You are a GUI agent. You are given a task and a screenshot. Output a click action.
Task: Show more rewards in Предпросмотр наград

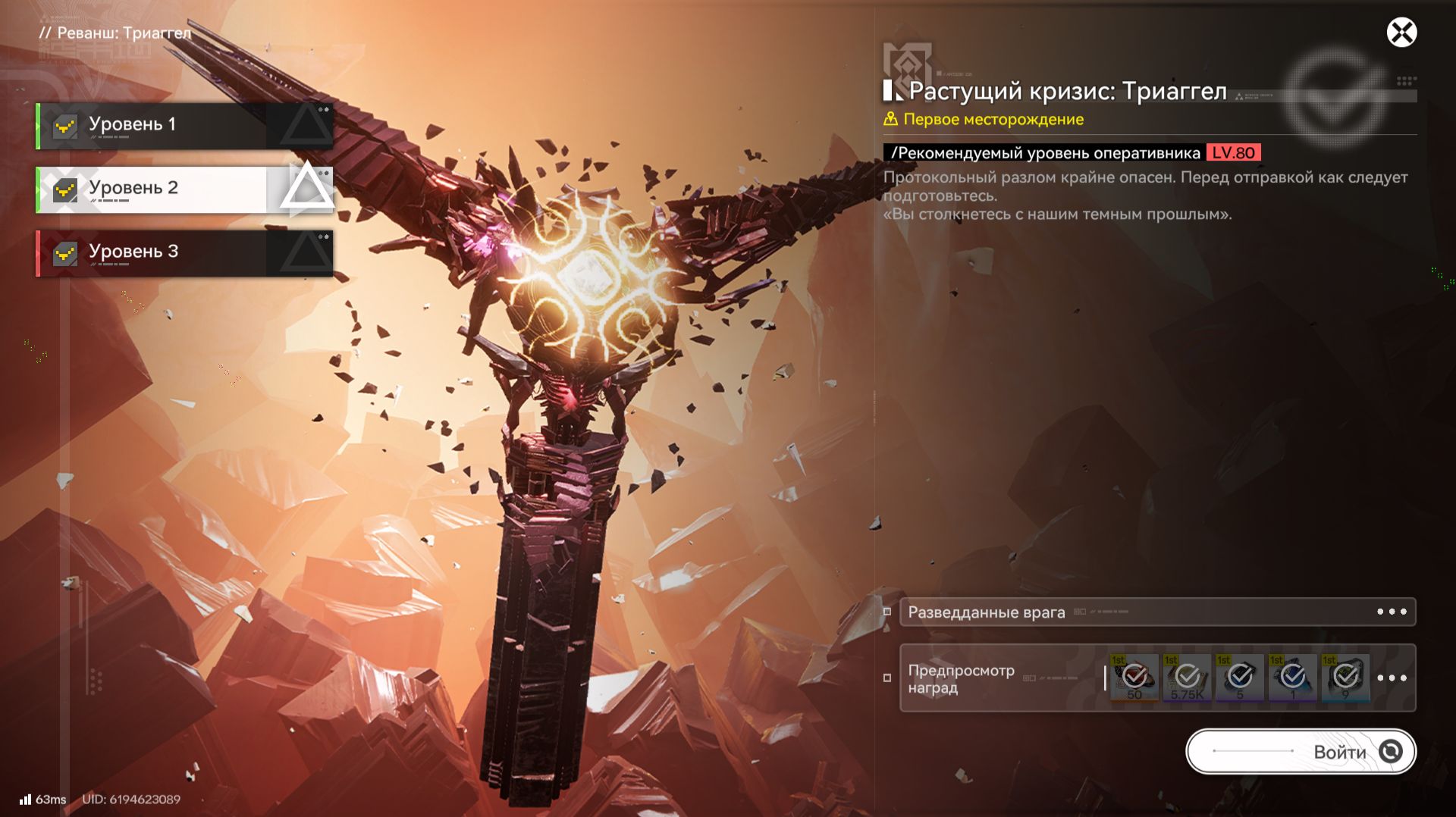[x=1392, y=678]
